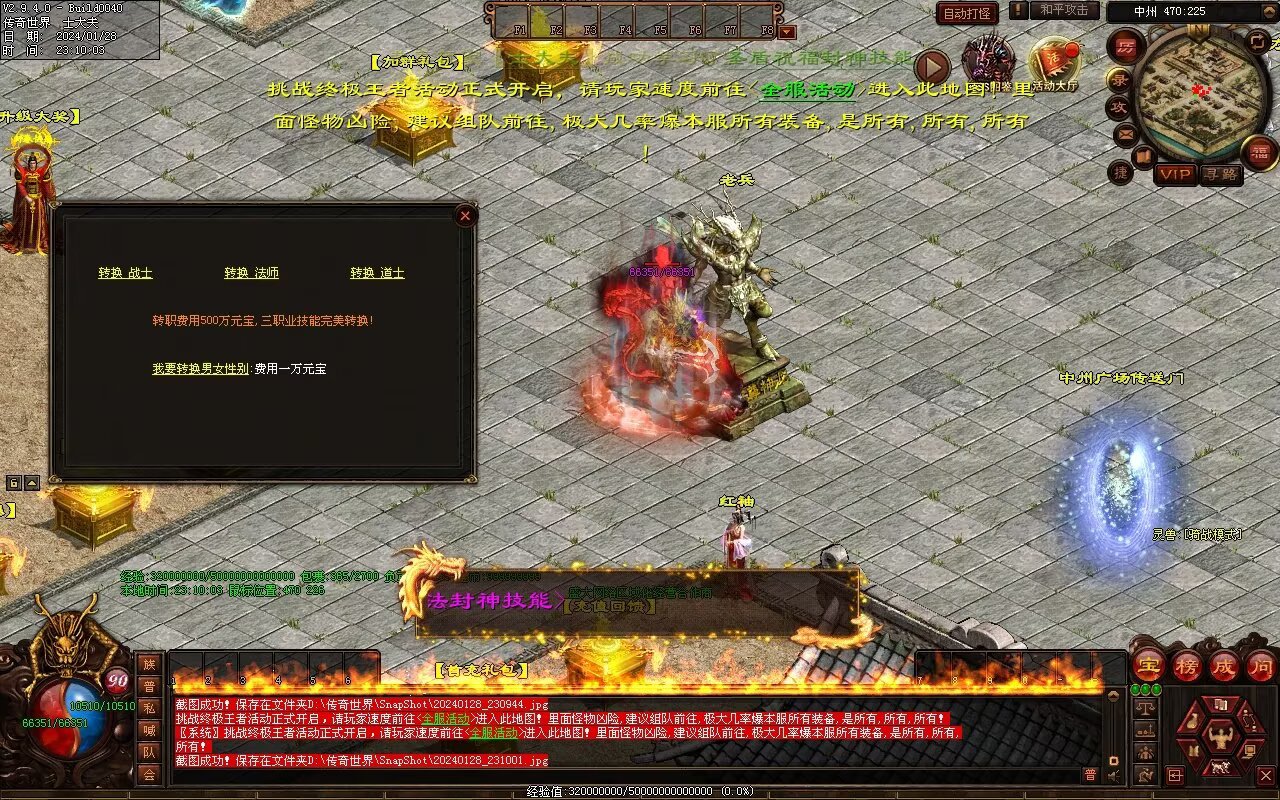Click the 全服活动 link in chat log
1280x800 pixels.
click(445, 719)
